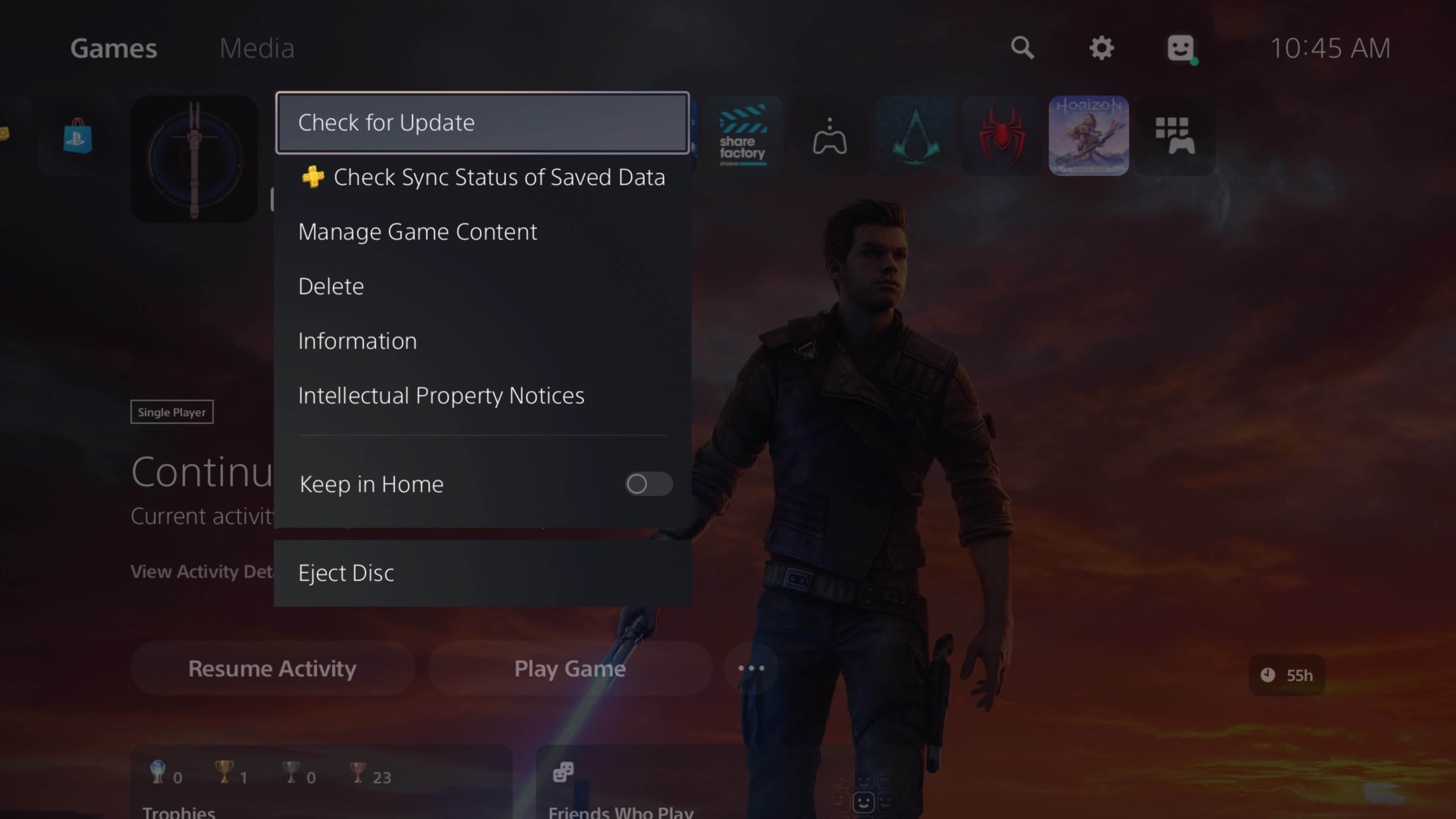Open the Game Library
Image resolution: width=1456 pixels, height=819 pixels.
tap(1176, 136)
